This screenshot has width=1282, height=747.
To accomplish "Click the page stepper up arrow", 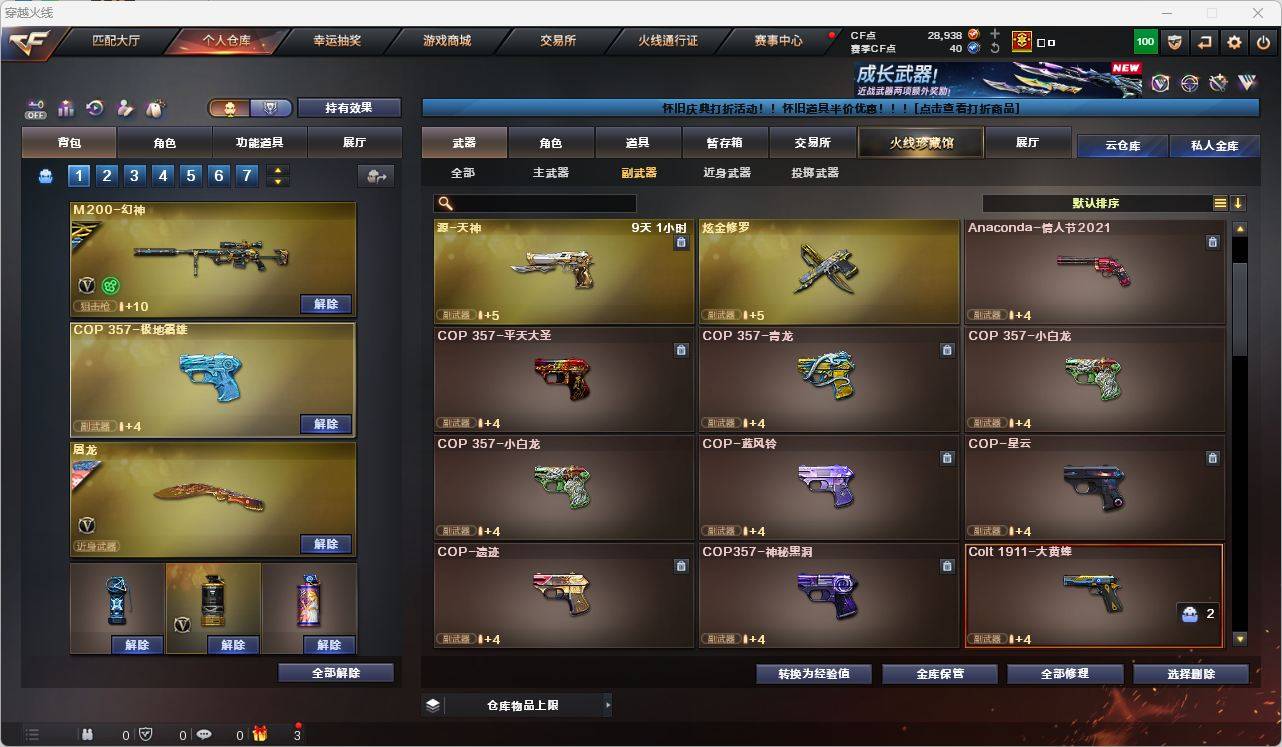I will 278,169.
